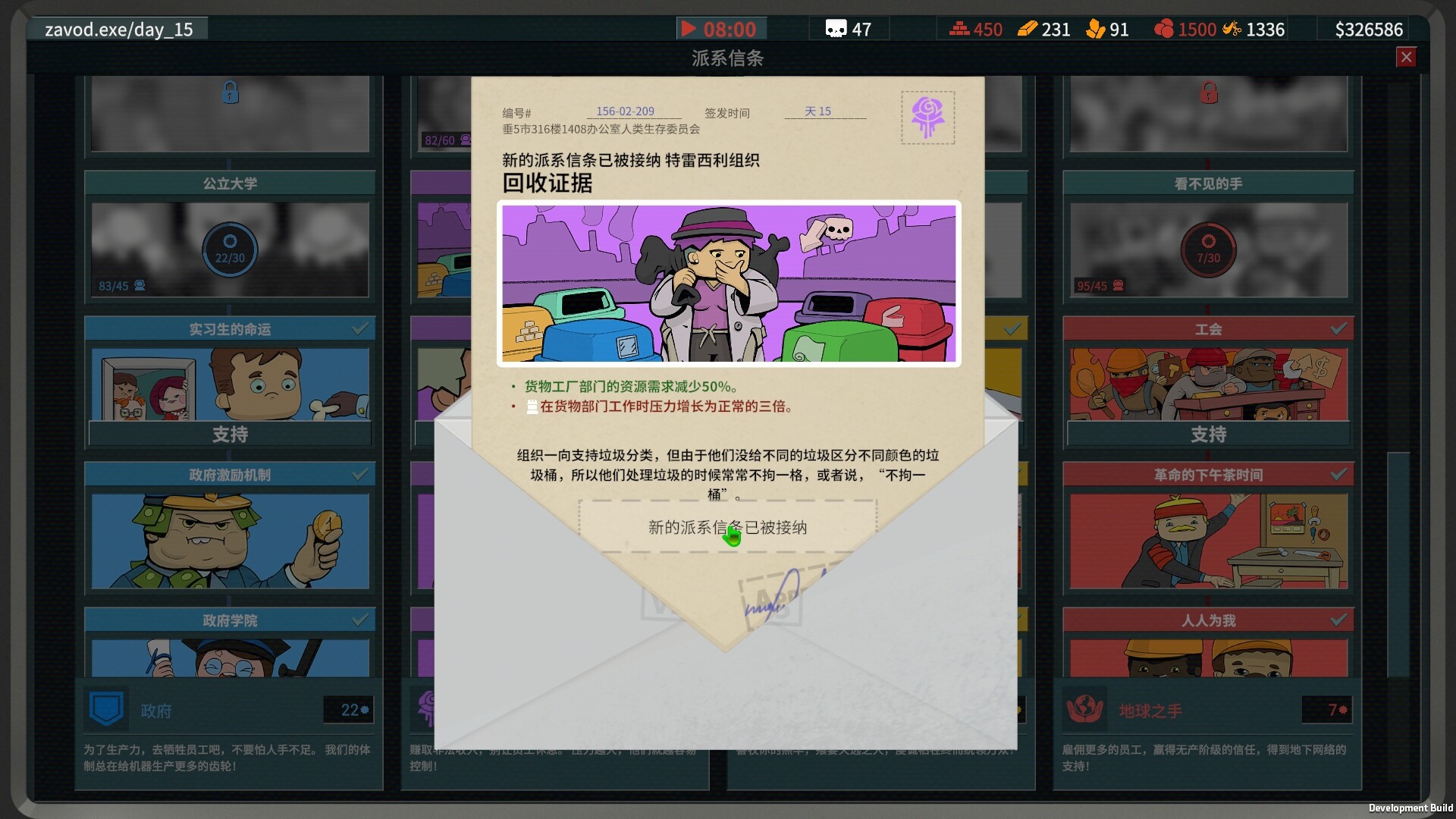This screenshot has width=1456, height=819.
Task: Click the red lock on the 看不见的手 card
Action: (x=1208, y=93)
